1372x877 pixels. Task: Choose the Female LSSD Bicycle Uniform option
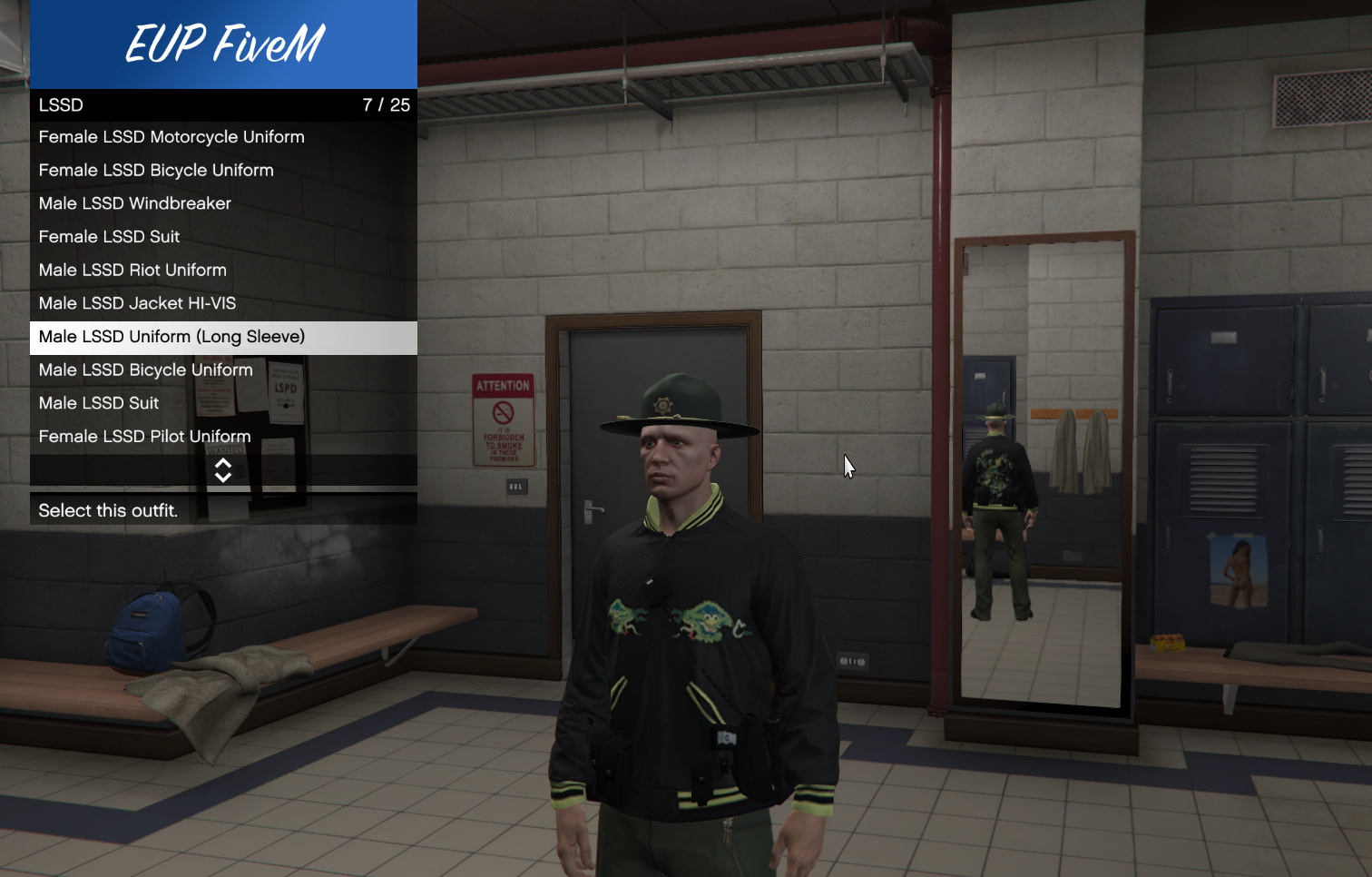(x=156, y=170)
